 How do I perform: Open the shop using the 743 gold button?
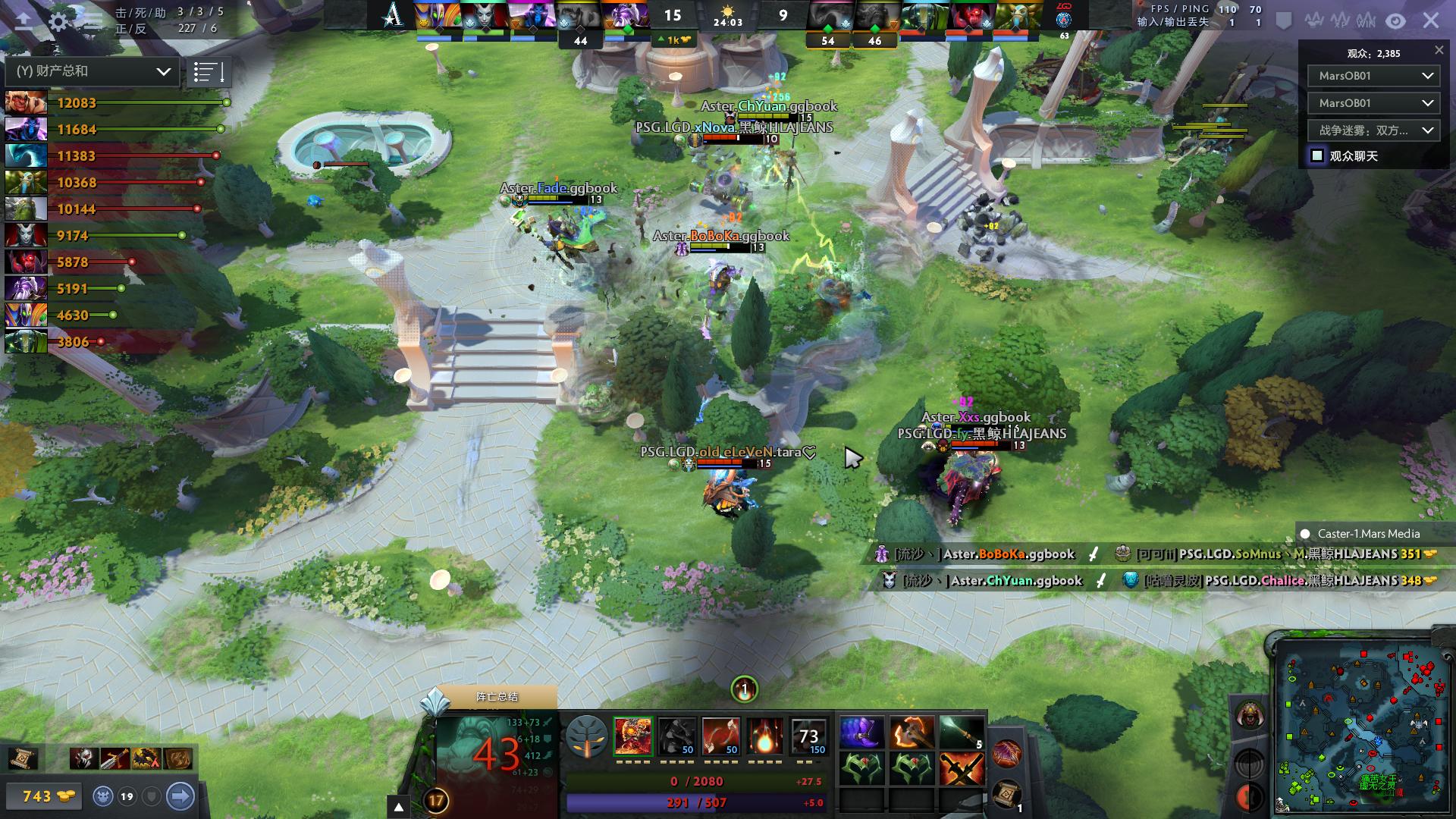pos(46,796)
